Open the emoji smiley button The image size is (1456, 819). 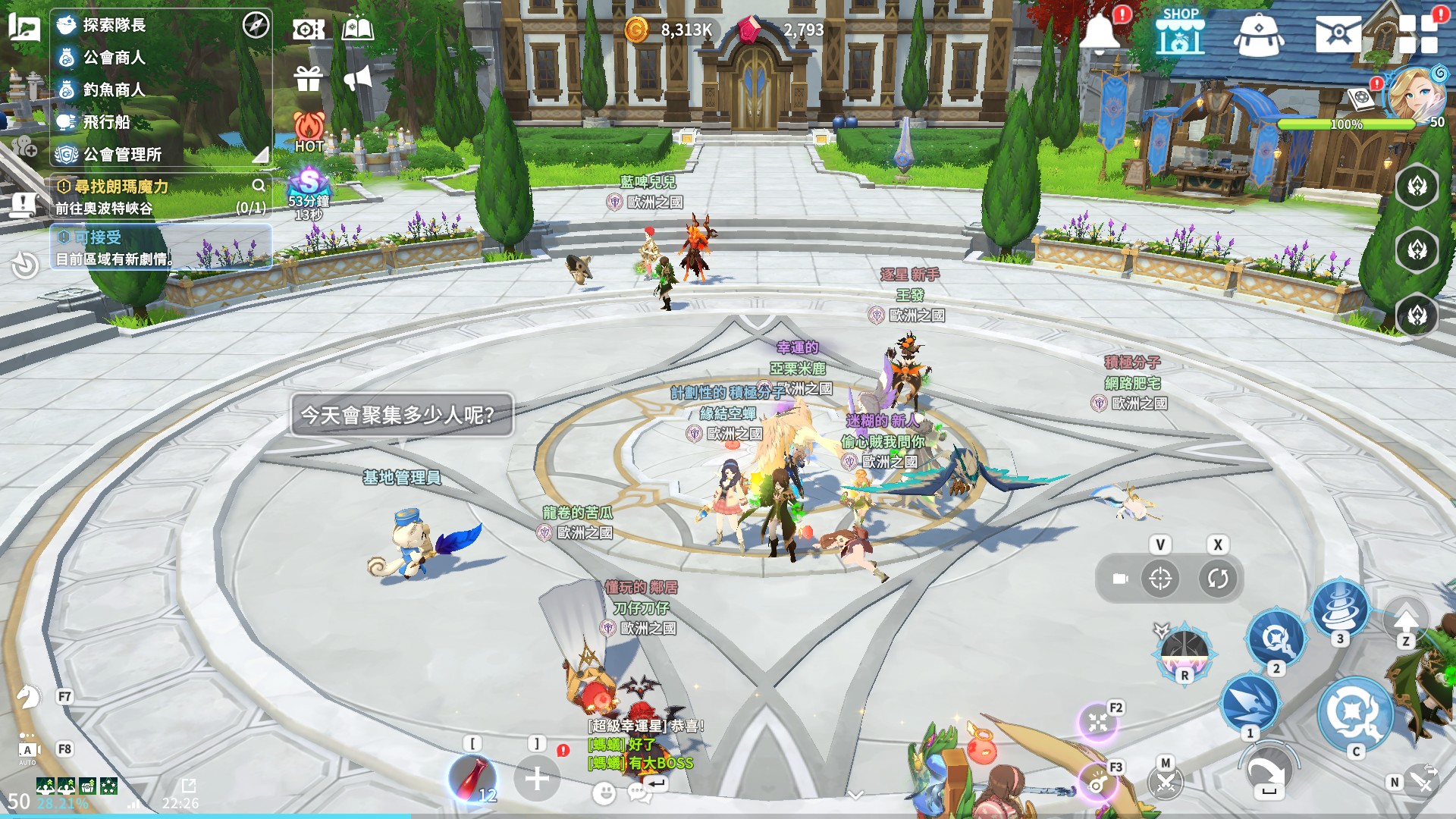pos(604,793)
